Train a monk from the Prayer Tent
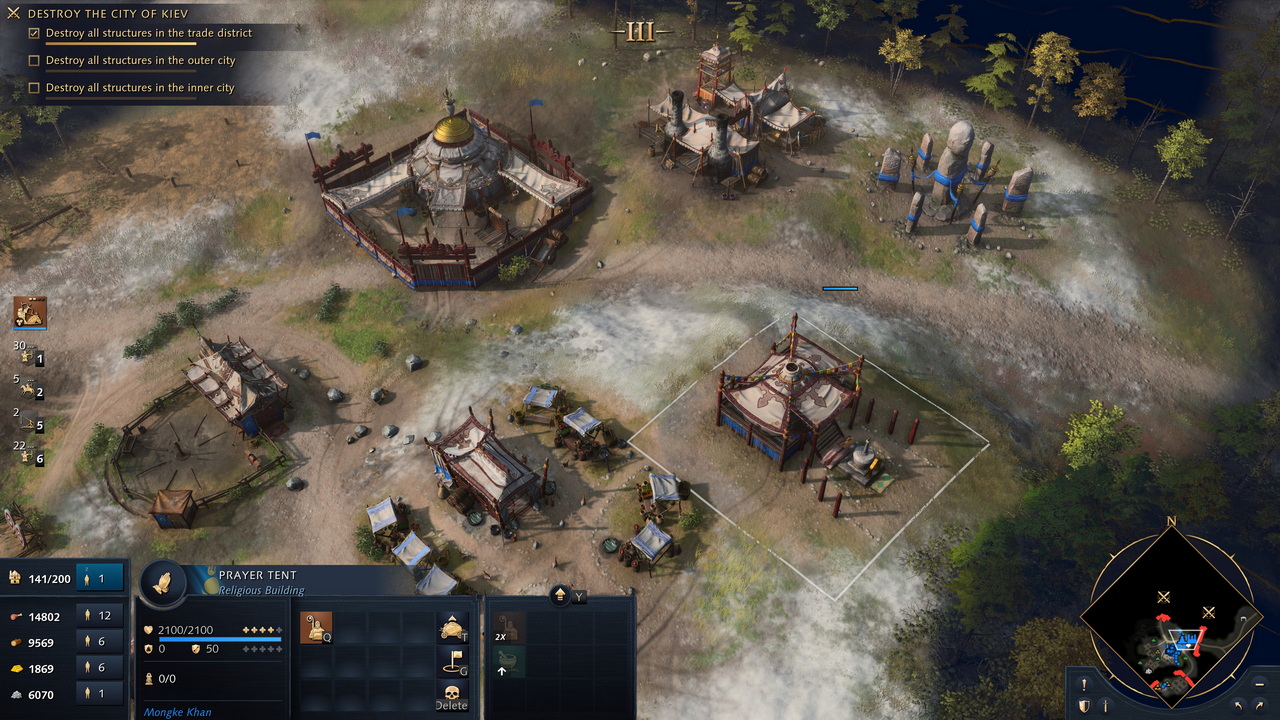 (x=316, y=628)
